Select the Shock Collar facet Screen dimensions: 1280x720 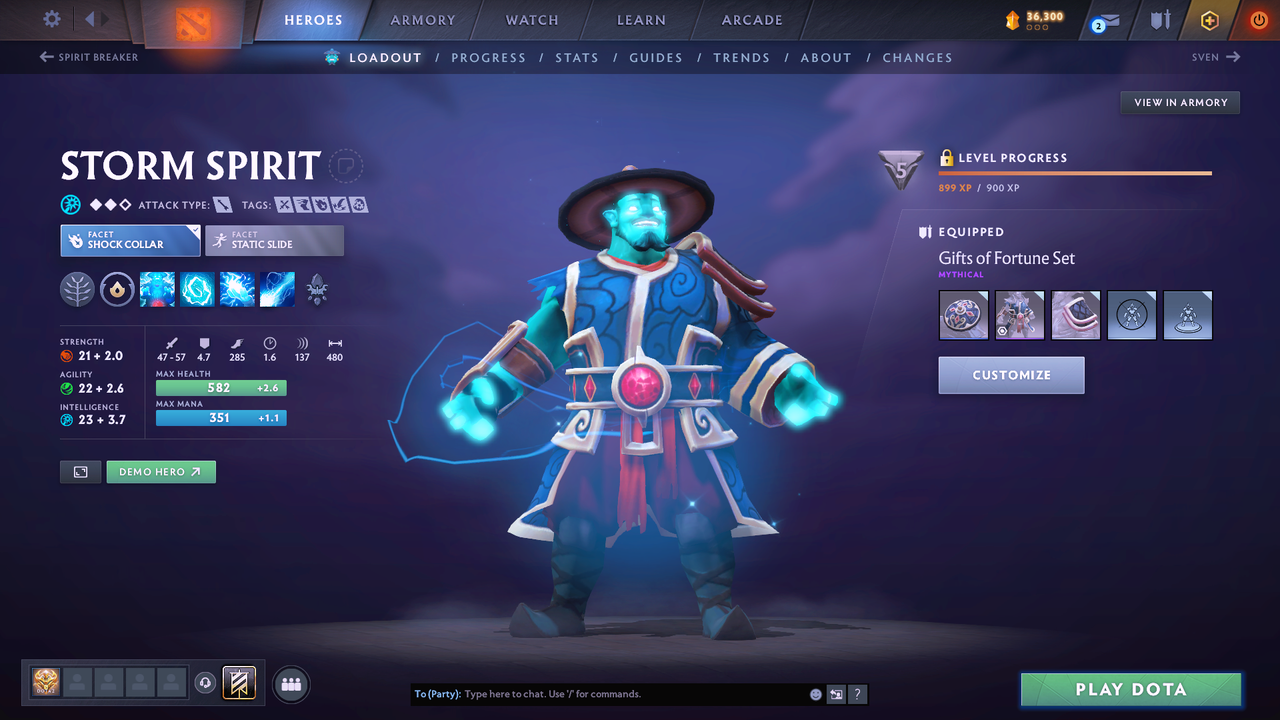pos(129,240)
